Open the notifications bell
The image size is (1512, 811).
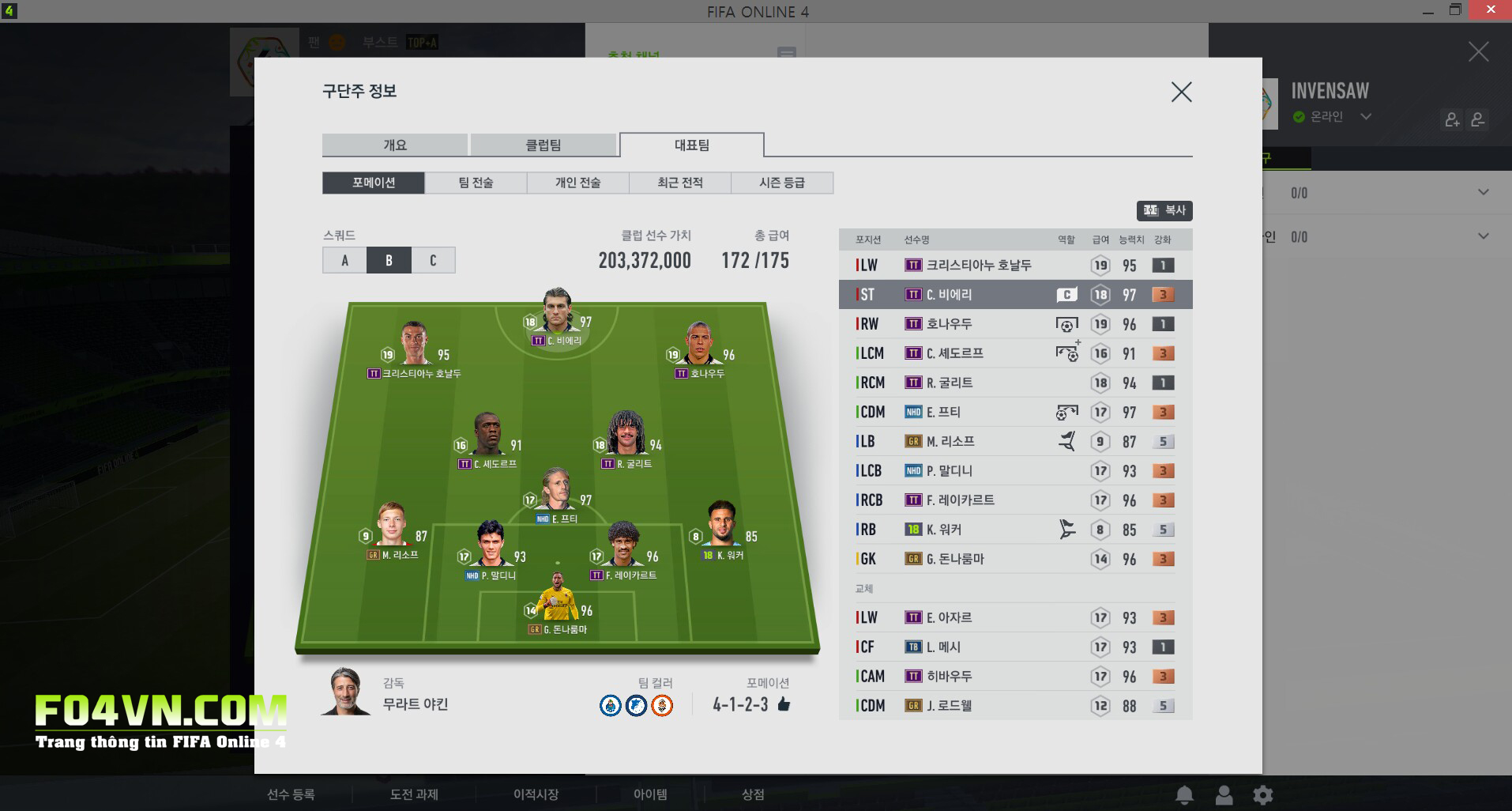click(x=1184, y=794)
